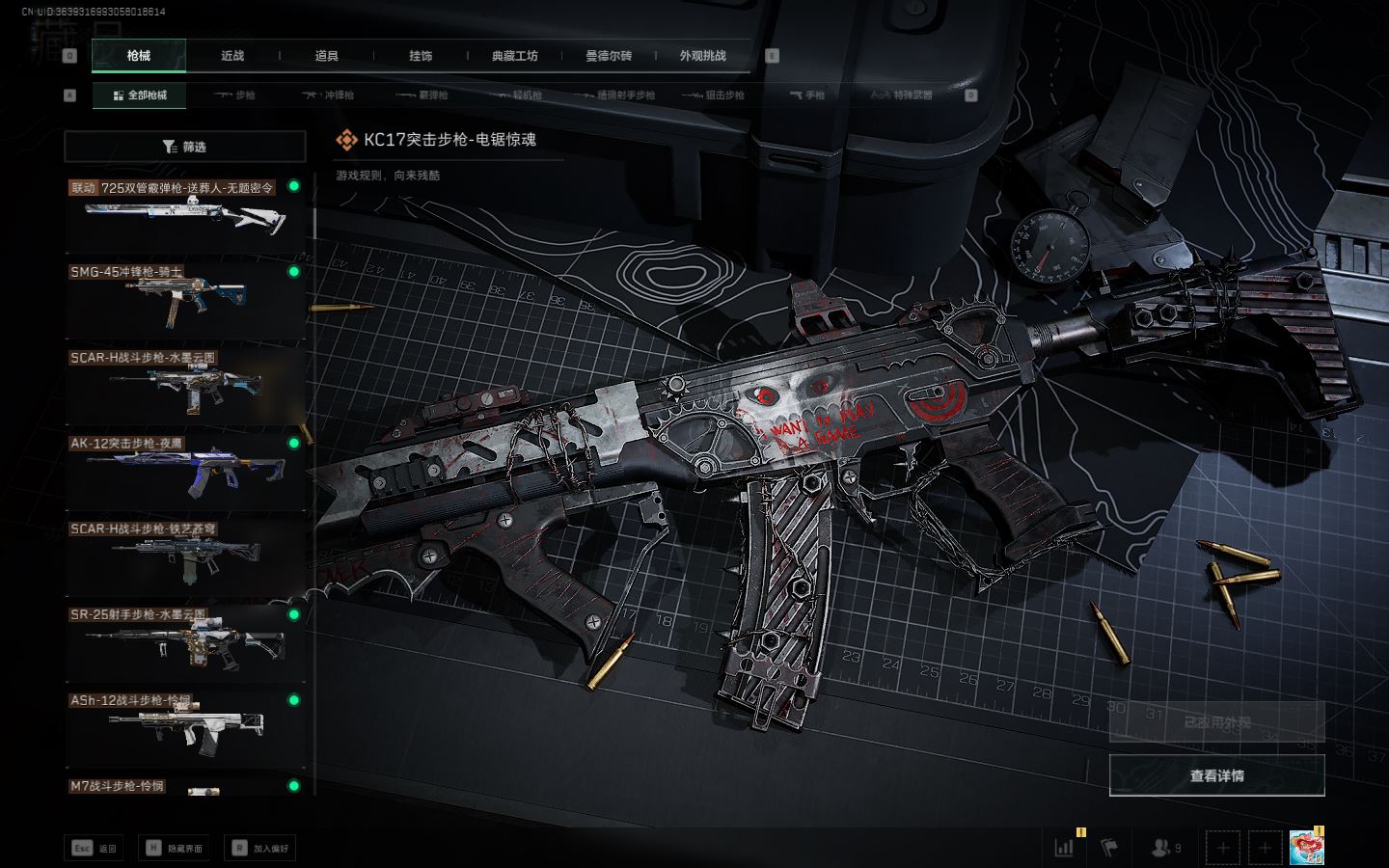Open the bar chart stats icon
Viewport: 1389px width, 868px height.
pyautogui.click(x=1065, y=848)
